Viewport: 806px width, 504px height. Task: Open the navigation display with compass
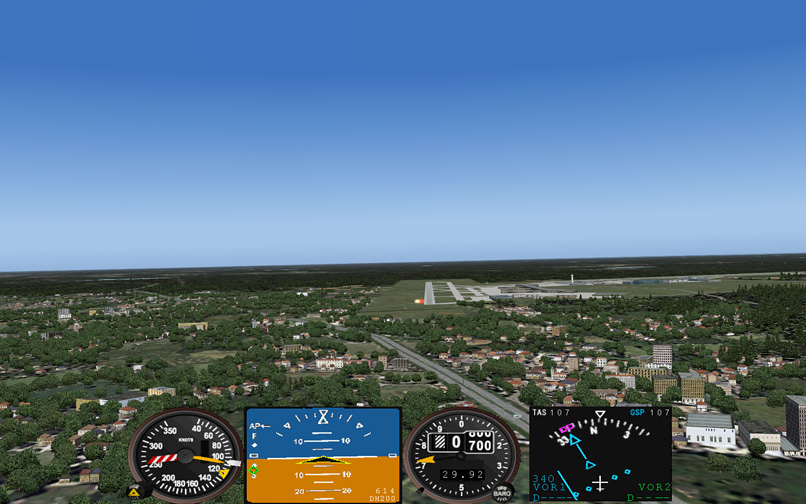tap(600, 455)
